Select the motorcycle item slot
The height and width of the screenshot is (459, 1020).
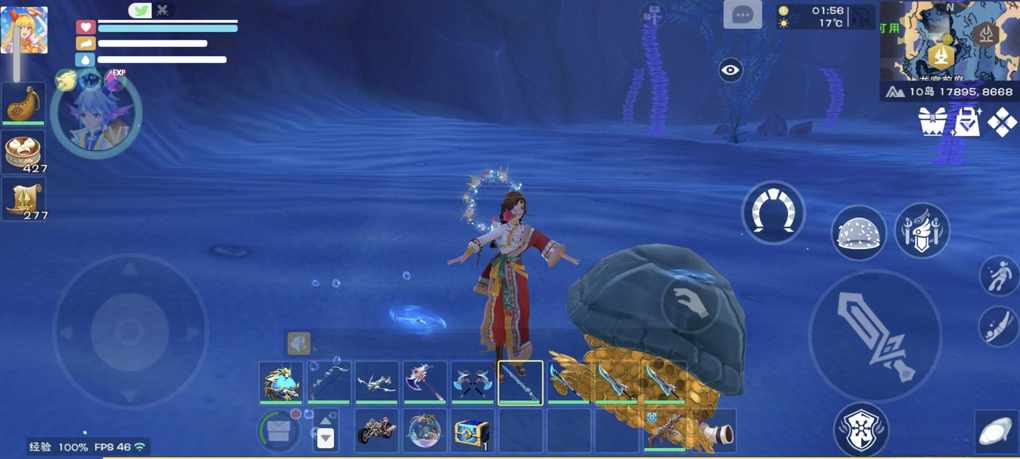point(377,431)
